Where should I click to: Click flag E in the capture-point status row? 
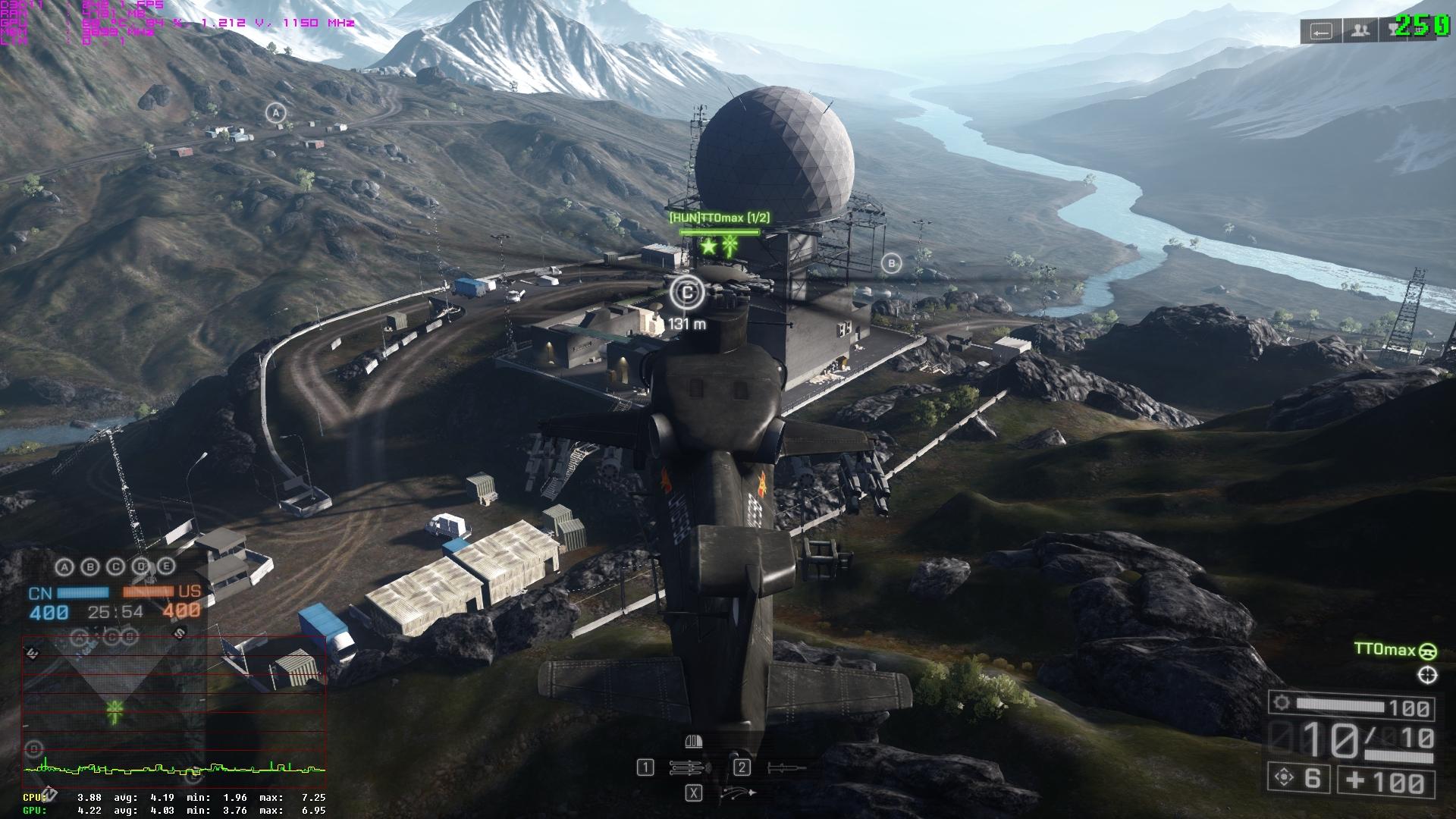[167, 566]
